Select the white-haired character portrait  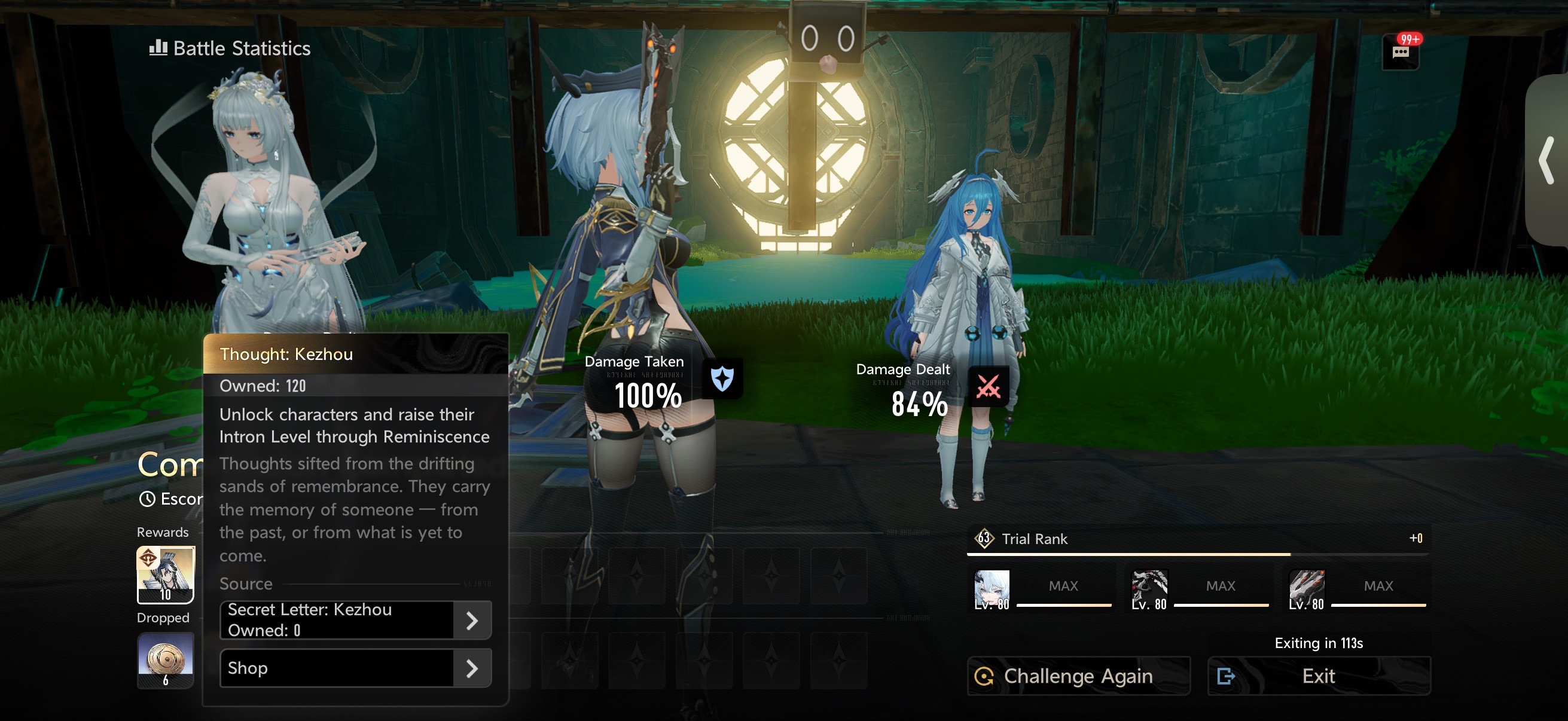pos(992,588)
